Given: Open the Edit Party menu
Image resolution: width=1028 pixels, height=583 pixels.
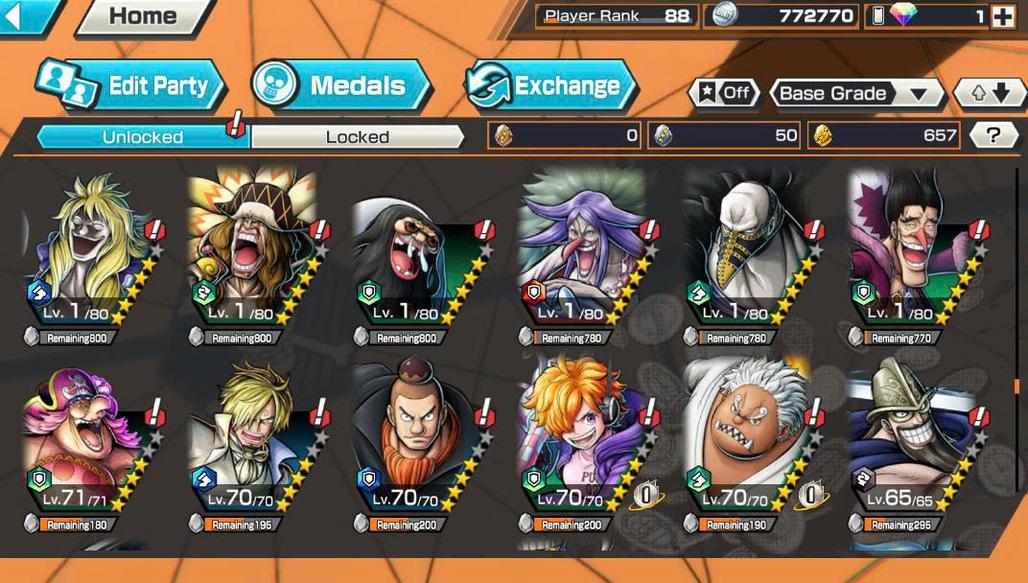Looking at the screenshot, I should coord(130,85).
